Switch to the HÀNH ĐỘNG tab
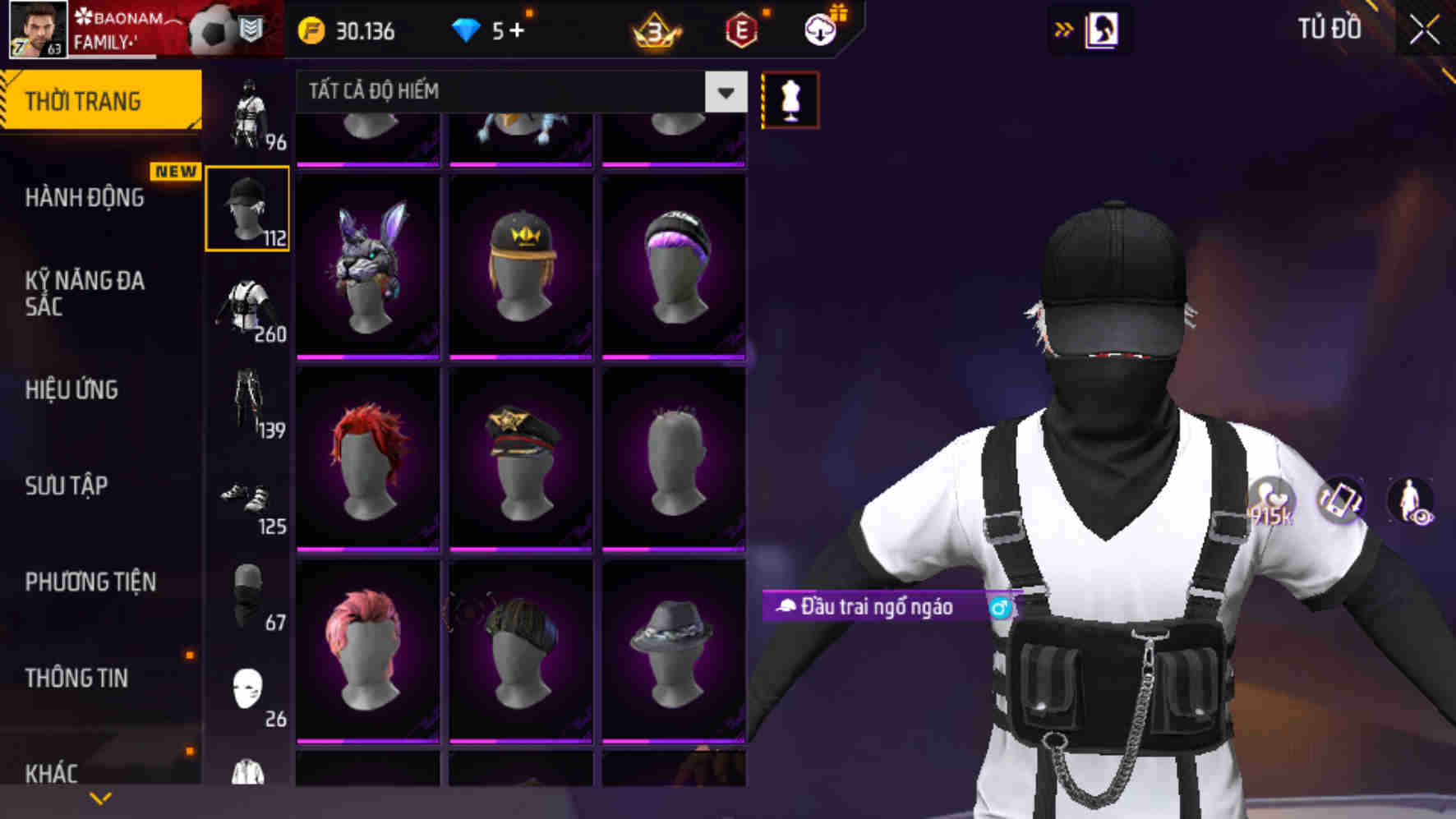Screen dimensions: 1456x819 [x=85, y=198]
